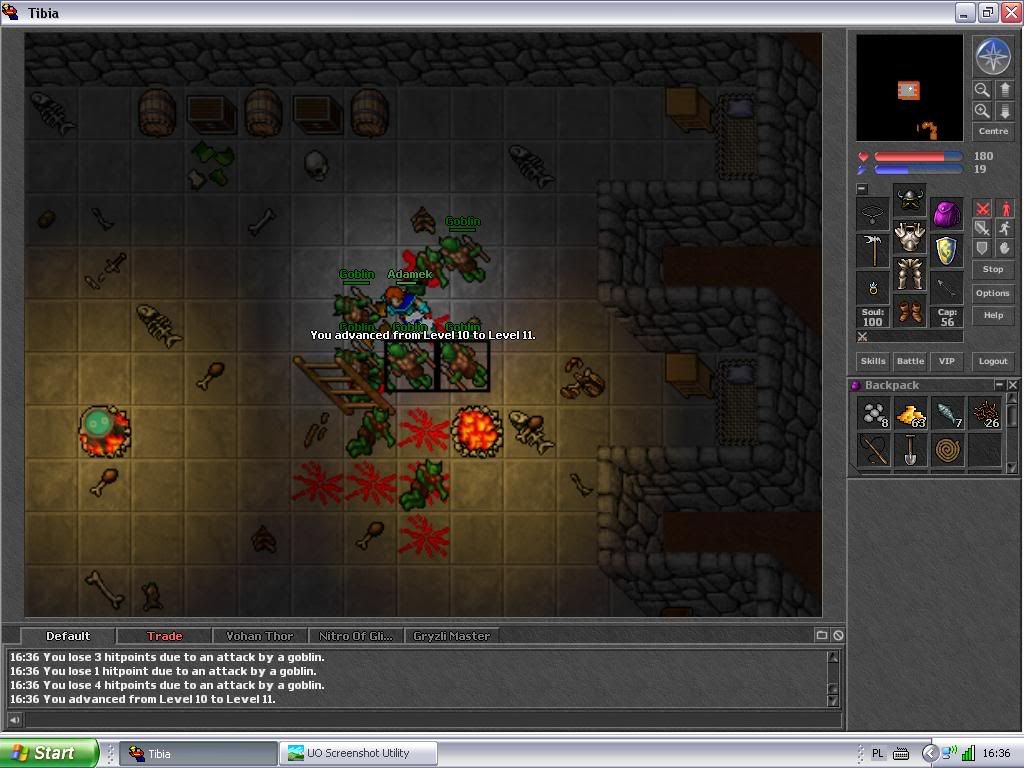This screenshot has width=1024, height=768.
Task: Show the VIP list
Action: click(x=946, y=361)
